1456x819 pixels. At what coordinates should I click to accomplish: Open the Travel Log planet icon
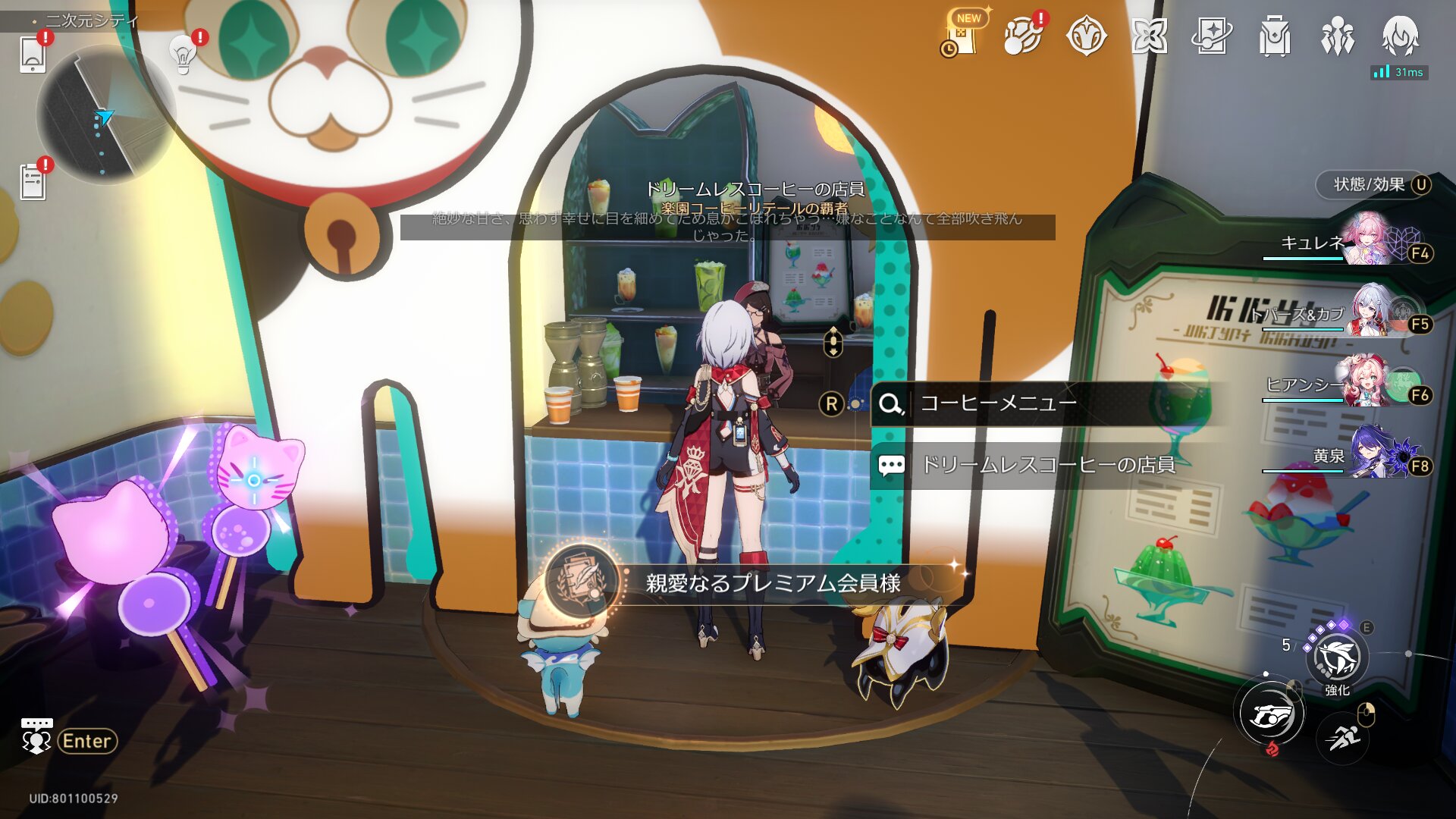(x=1021, y=36)
